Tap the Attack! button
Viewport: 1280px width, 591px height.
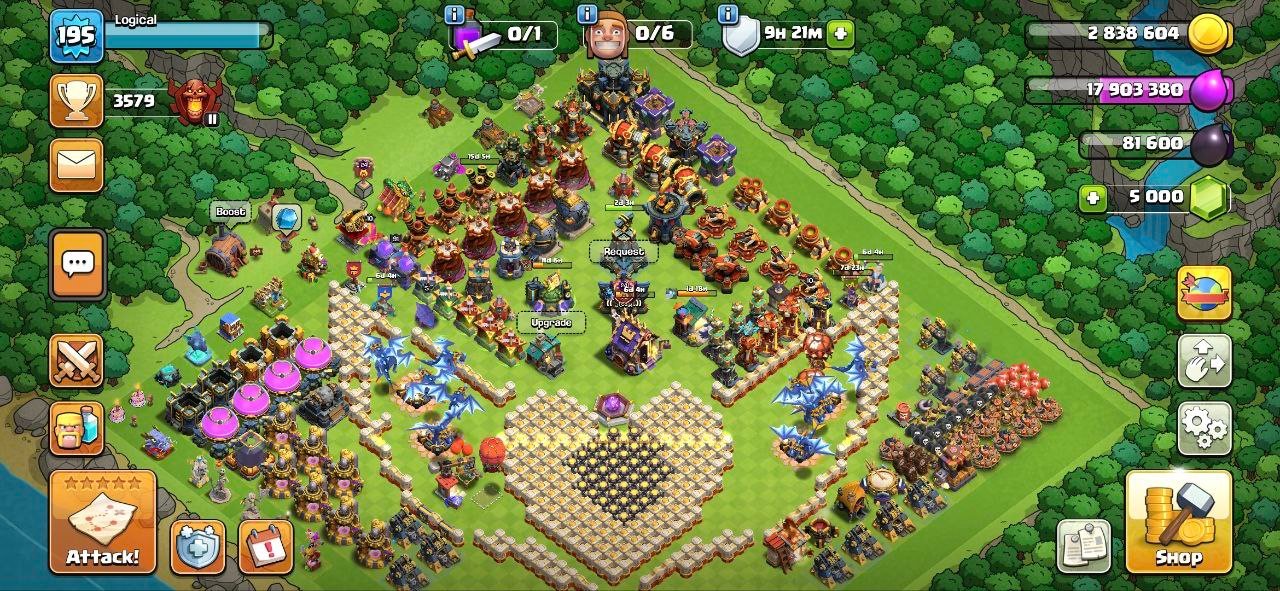[x=103, y=523]
